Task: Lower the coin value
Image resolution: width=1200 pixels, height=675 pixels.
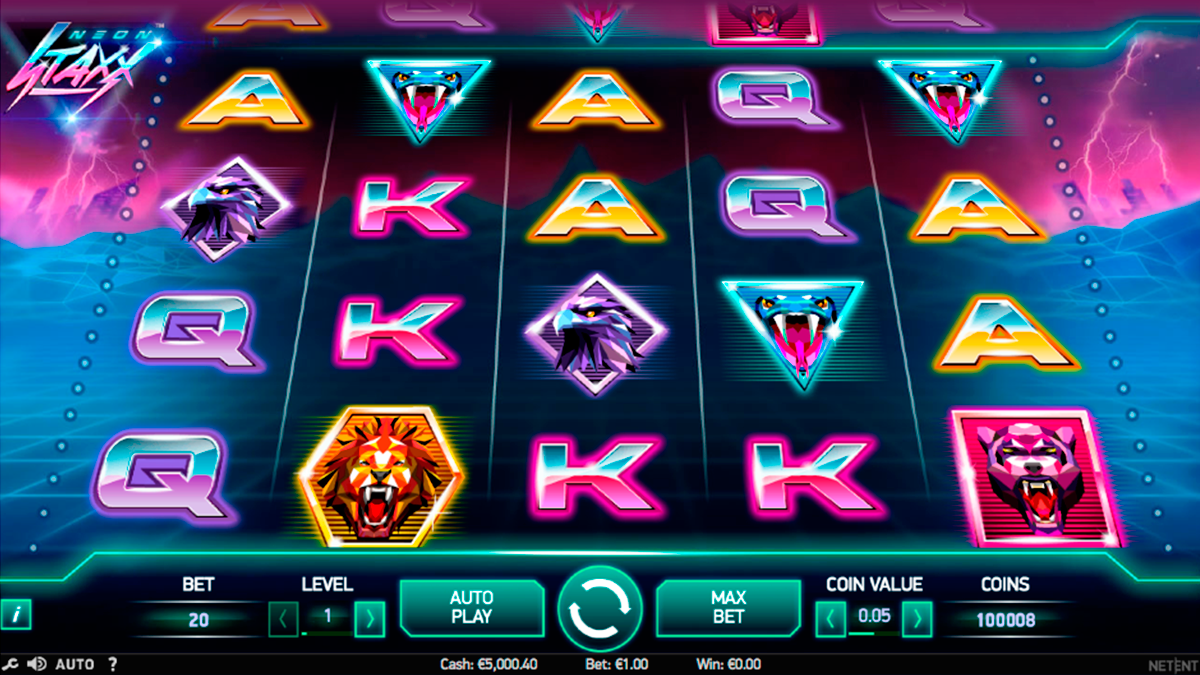Action: (831, 619)
